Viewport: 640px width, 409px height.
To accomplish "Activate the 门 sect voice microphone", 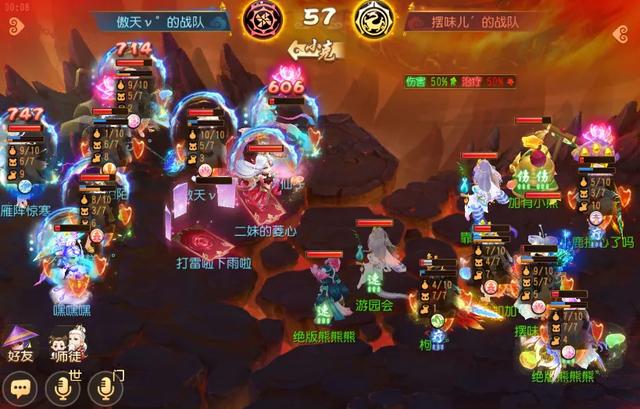I will [x=106, y=388].
